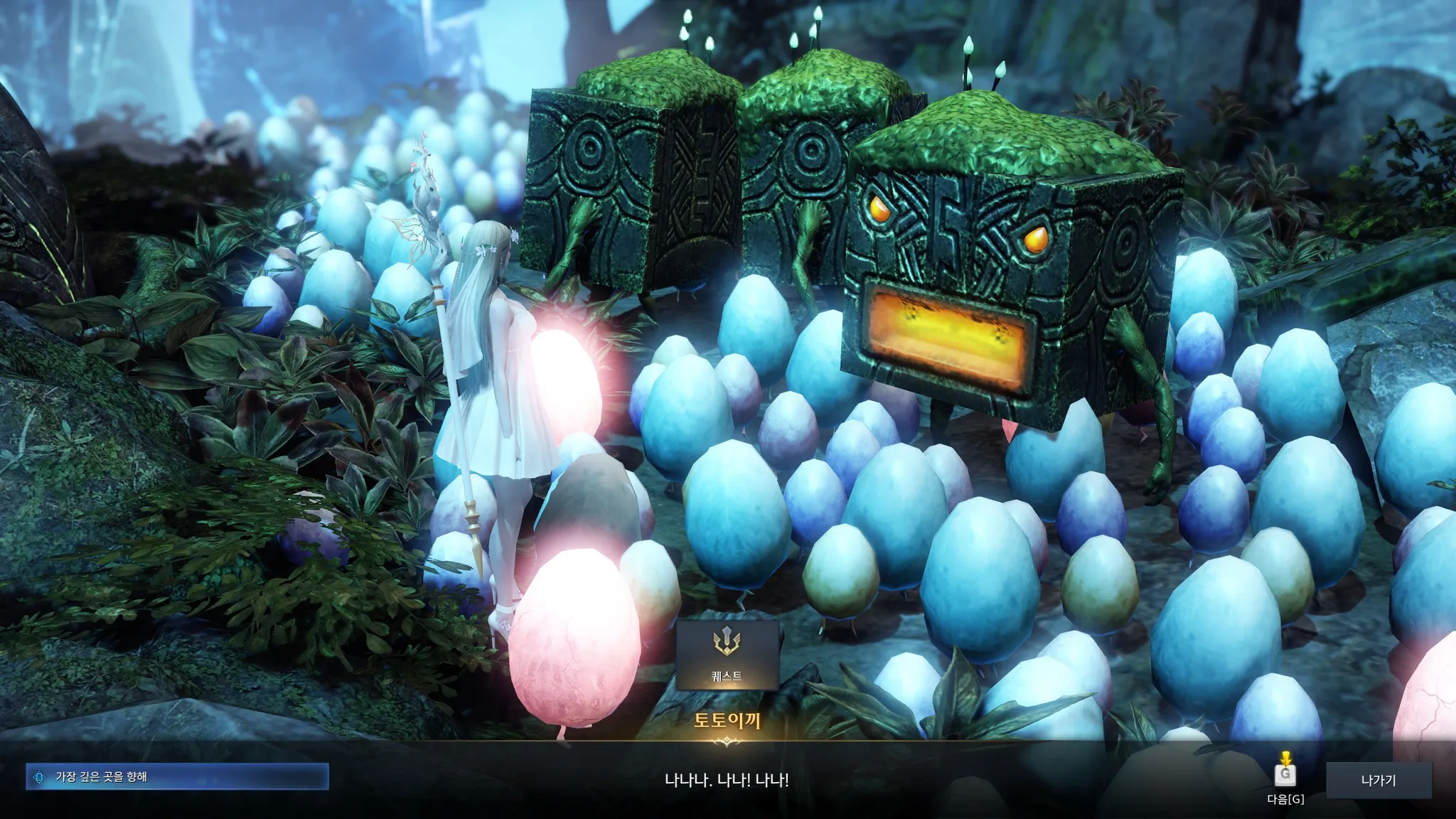Select the 퀘스트 quest option
1456x819 pixels.
tap(727, 655)
